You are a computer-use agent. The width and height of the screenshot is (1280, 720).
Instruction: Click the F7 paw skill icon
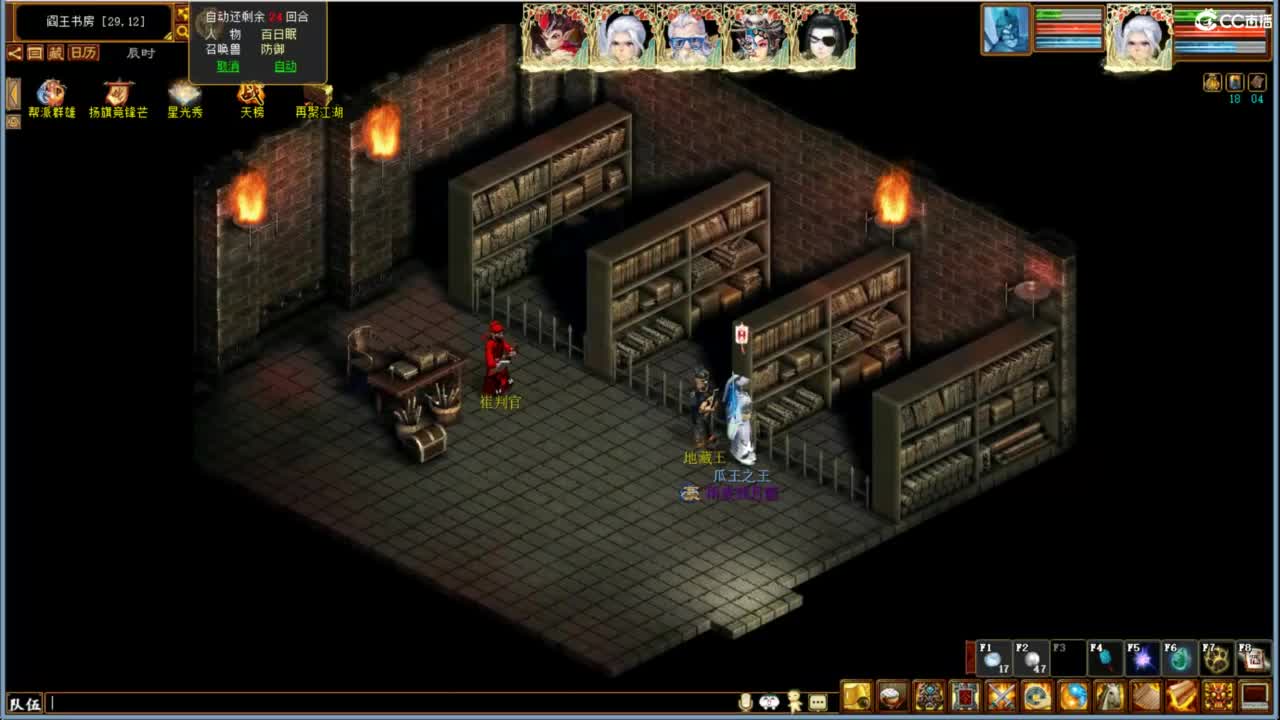tap(1218, 658)
